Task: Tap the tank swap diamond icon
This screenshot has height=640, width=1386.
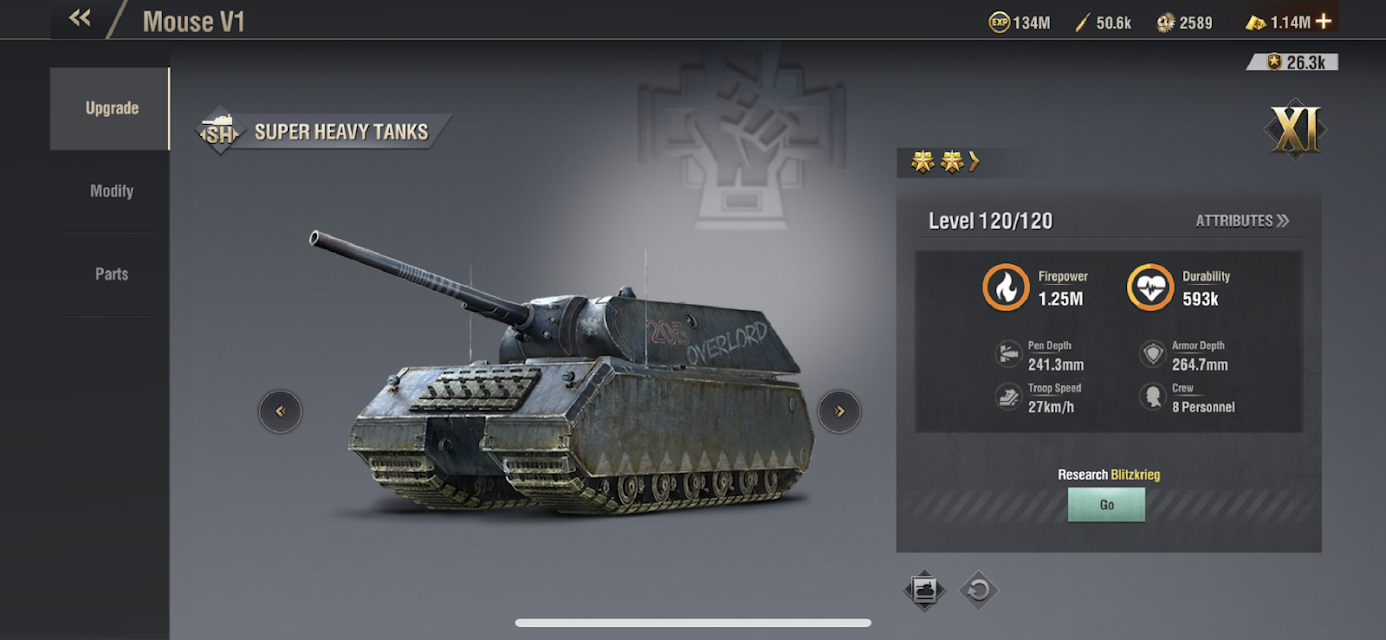Action: pos(924,590)
